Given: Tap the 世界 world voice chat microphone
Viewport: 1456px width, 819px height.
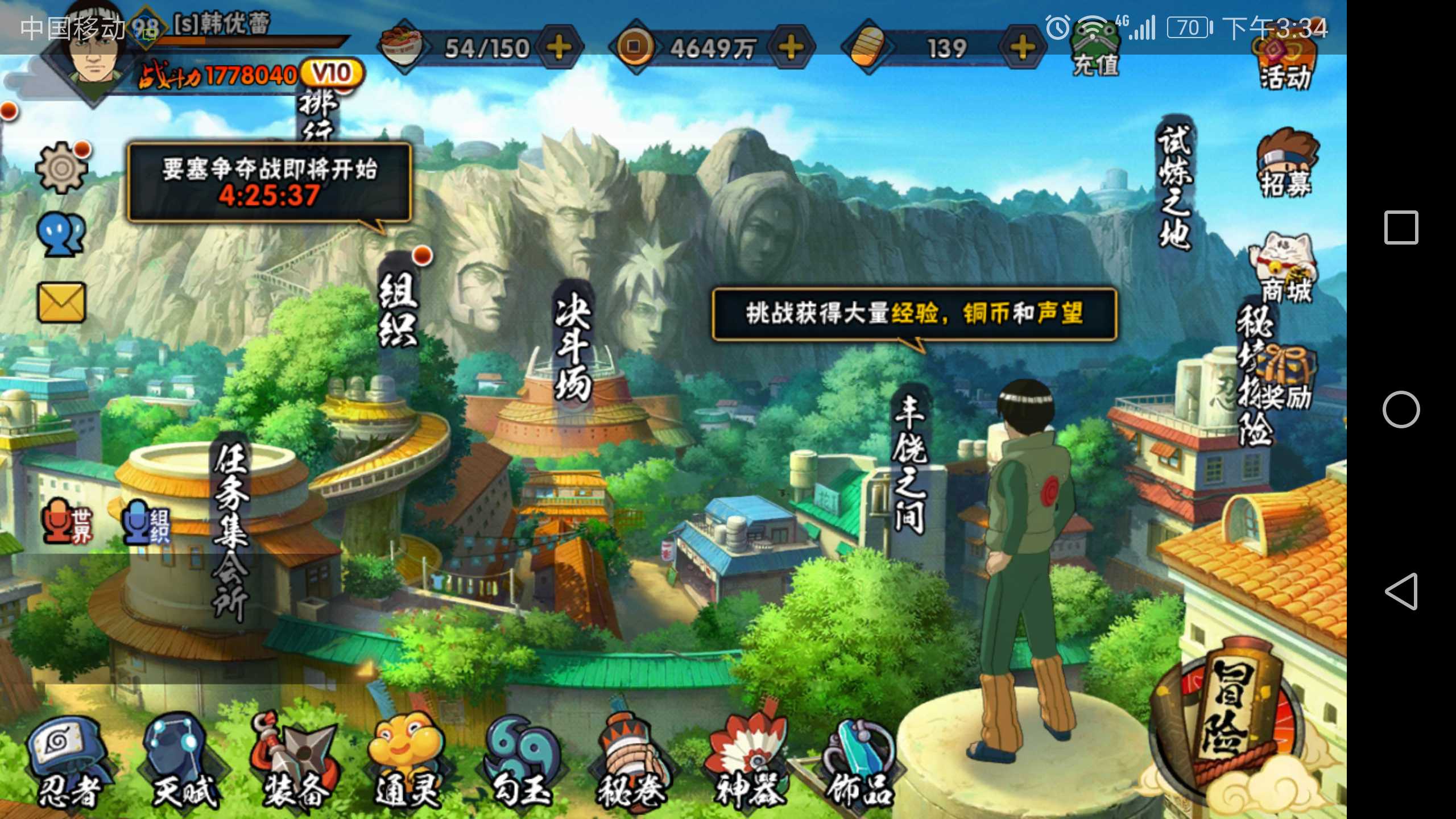Looking at the screenshot, I should [x=65, y=523].
